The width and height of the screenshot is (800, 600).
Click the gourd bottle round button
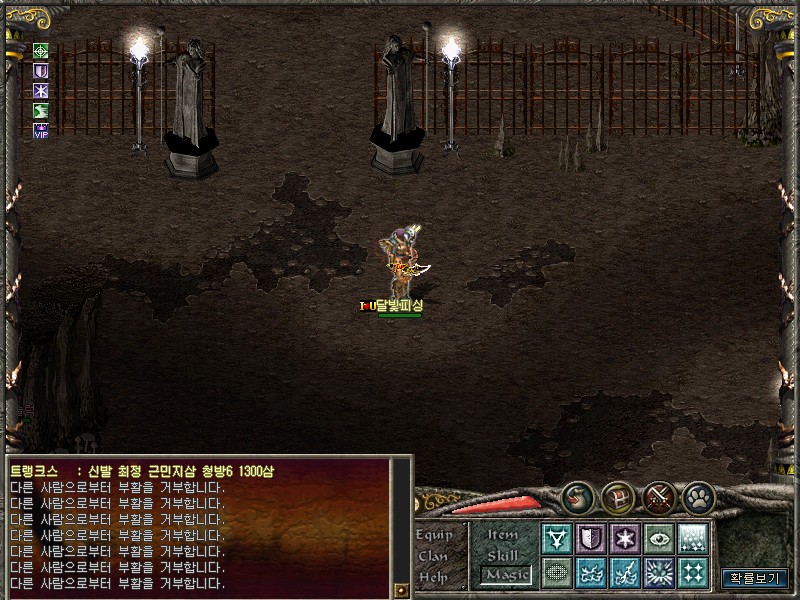coord(577,497)
